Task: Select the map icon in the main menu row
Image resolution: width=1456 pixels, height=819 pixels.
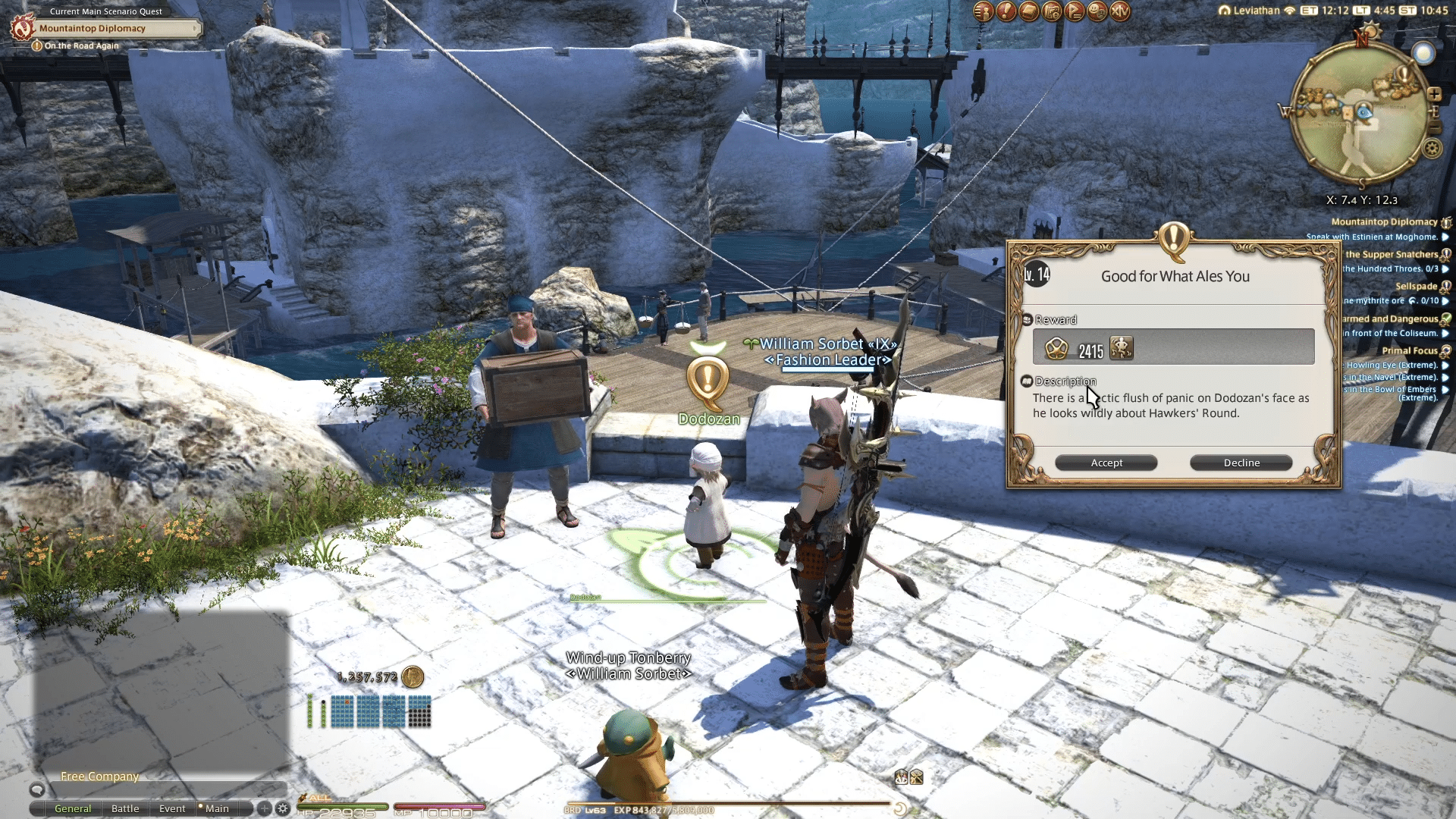Action: pyautogui.click(x=1053, y=11)
